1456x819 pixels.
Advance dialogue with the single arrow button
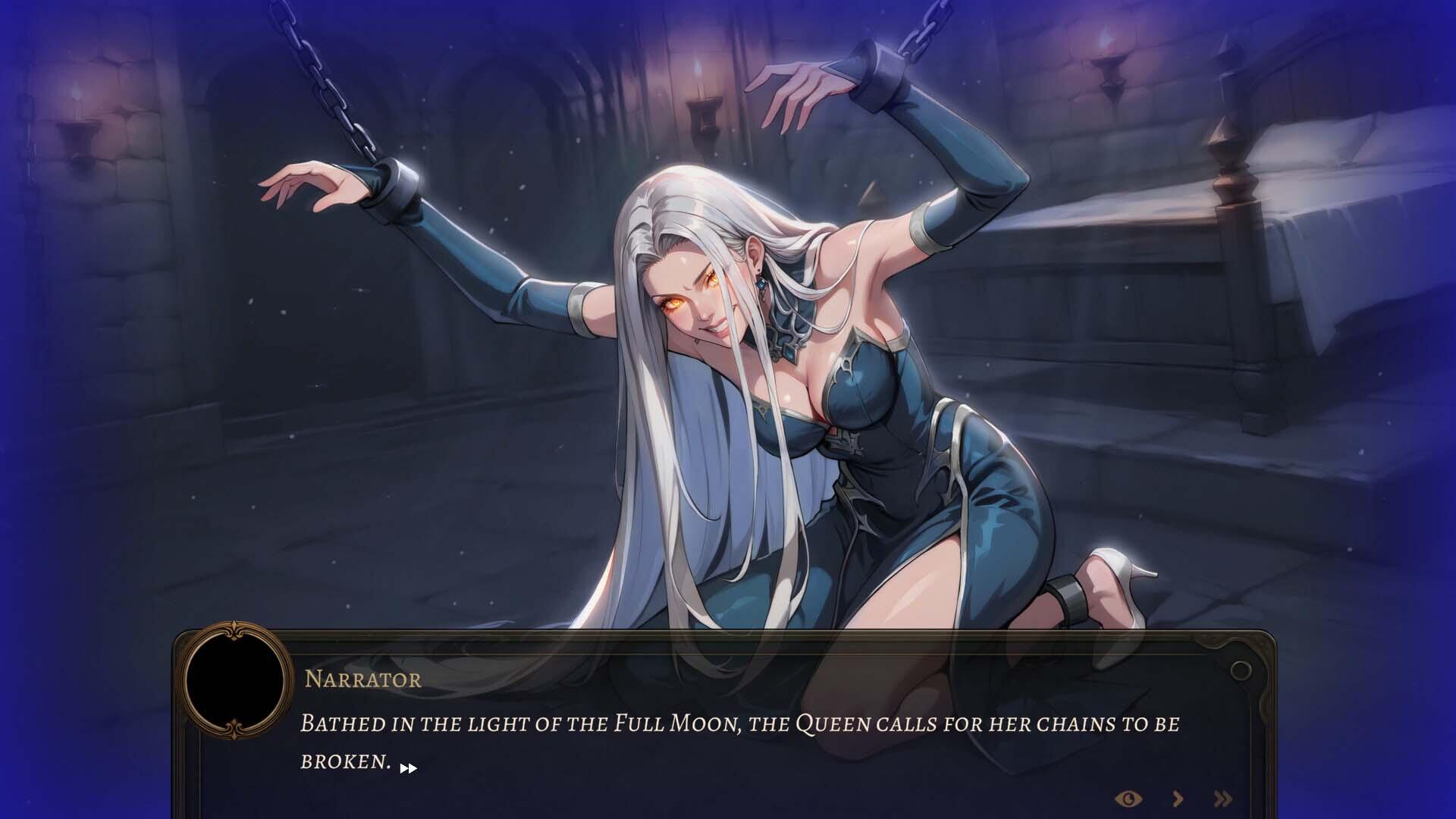[1178, 799]
